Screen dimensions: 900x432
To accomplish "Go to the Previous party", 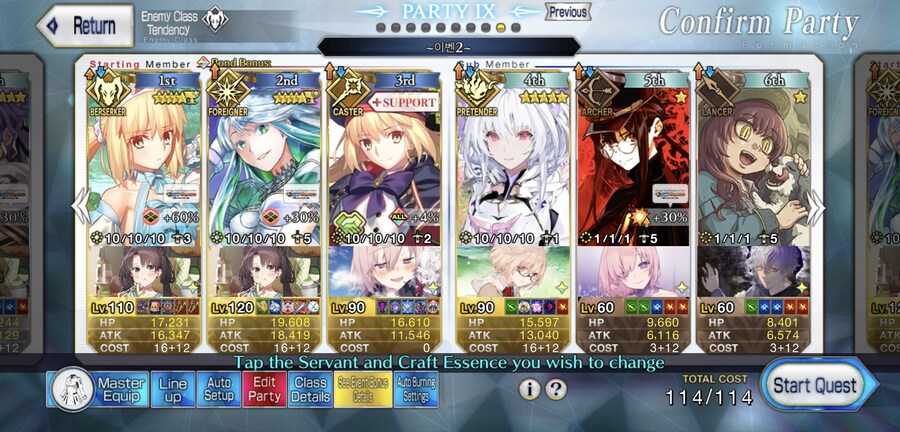I will (566, 13).
